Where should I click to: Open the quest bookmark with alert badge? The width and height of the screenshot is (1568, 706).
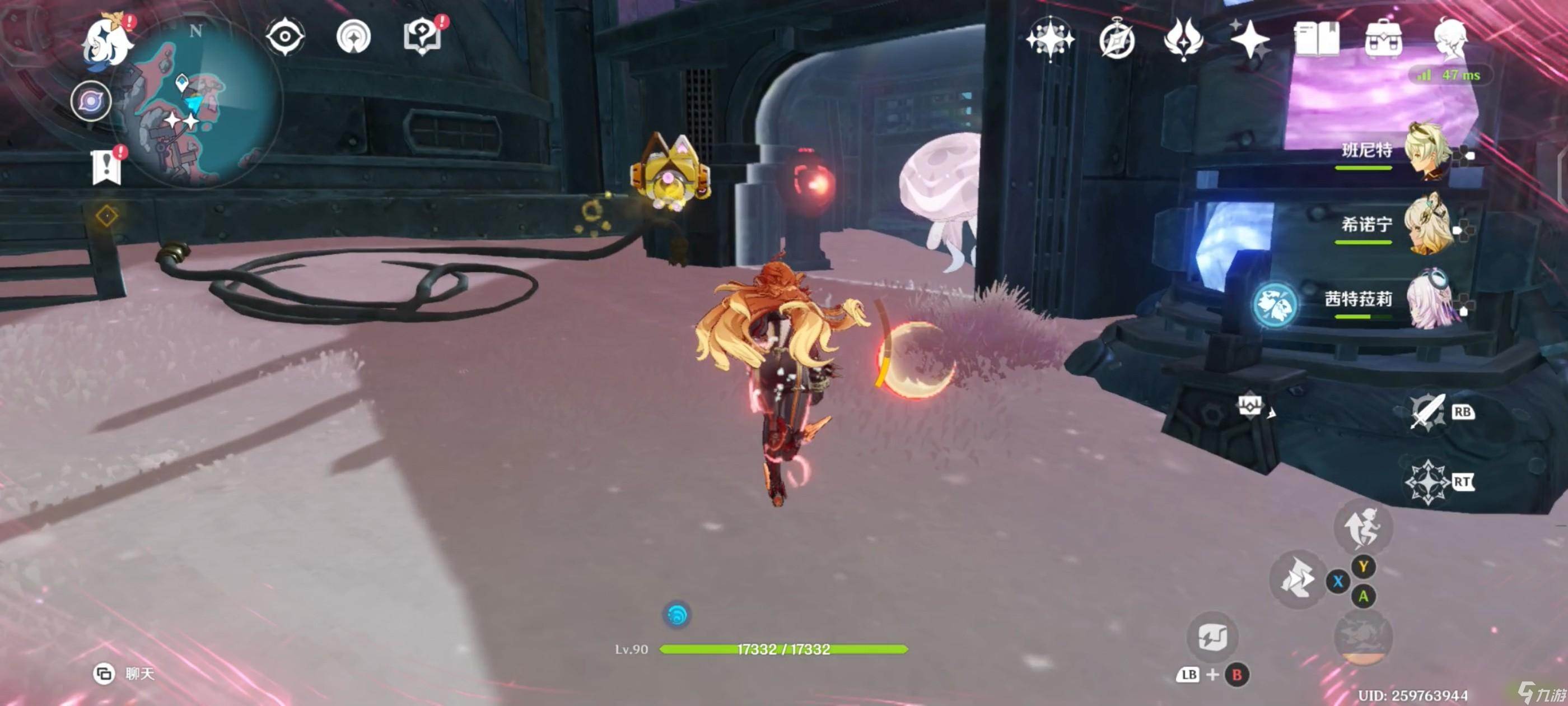tap(107, 166)
